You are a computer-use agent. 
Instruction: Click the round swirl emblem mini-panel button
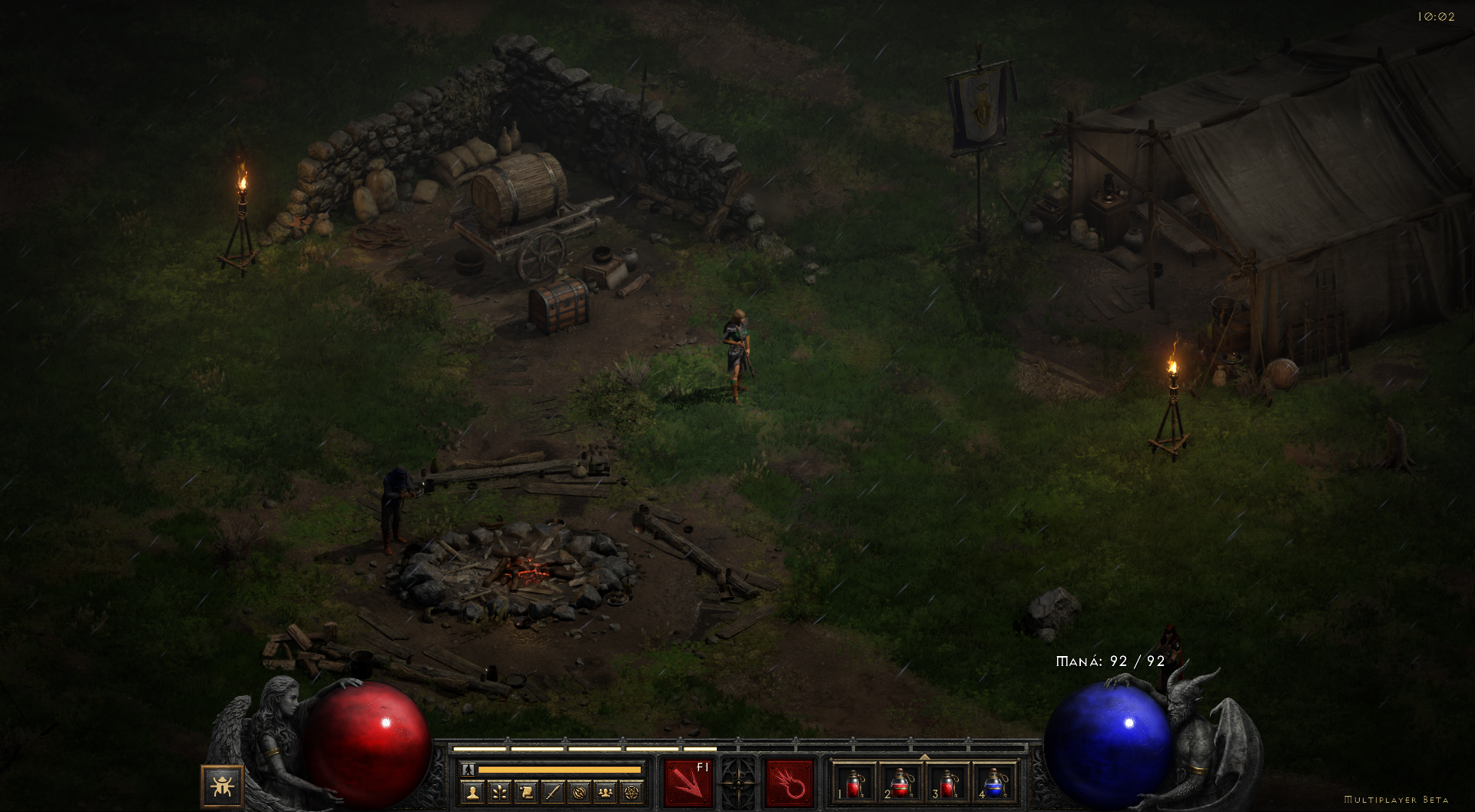[x=580, y=790]
